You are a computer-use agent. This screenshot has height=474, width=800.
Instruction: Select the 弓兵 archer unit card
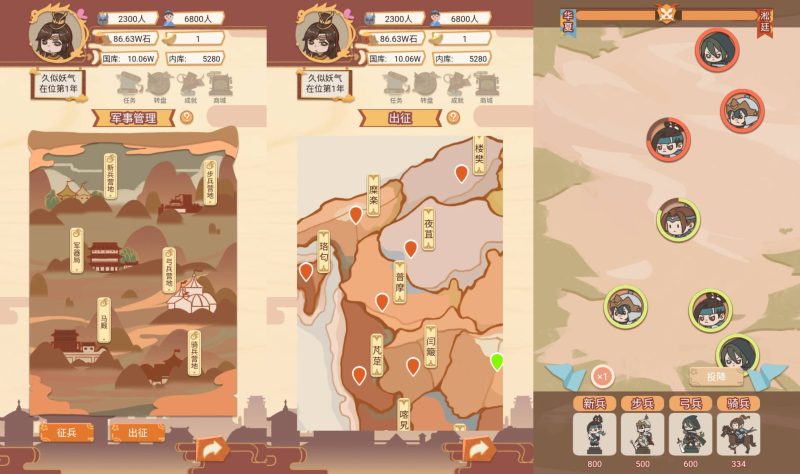(689, 430)
